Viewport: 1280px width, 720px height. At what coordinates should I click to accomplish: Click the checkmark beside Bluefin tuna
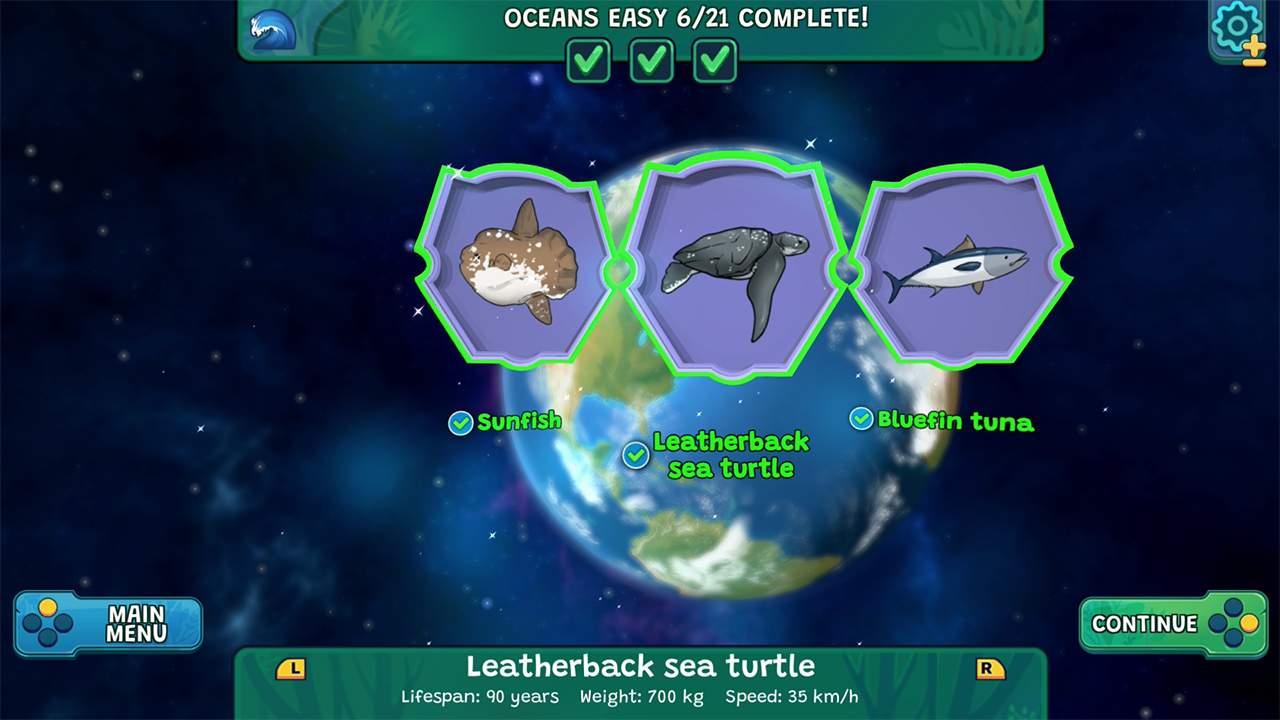(861, 418)
